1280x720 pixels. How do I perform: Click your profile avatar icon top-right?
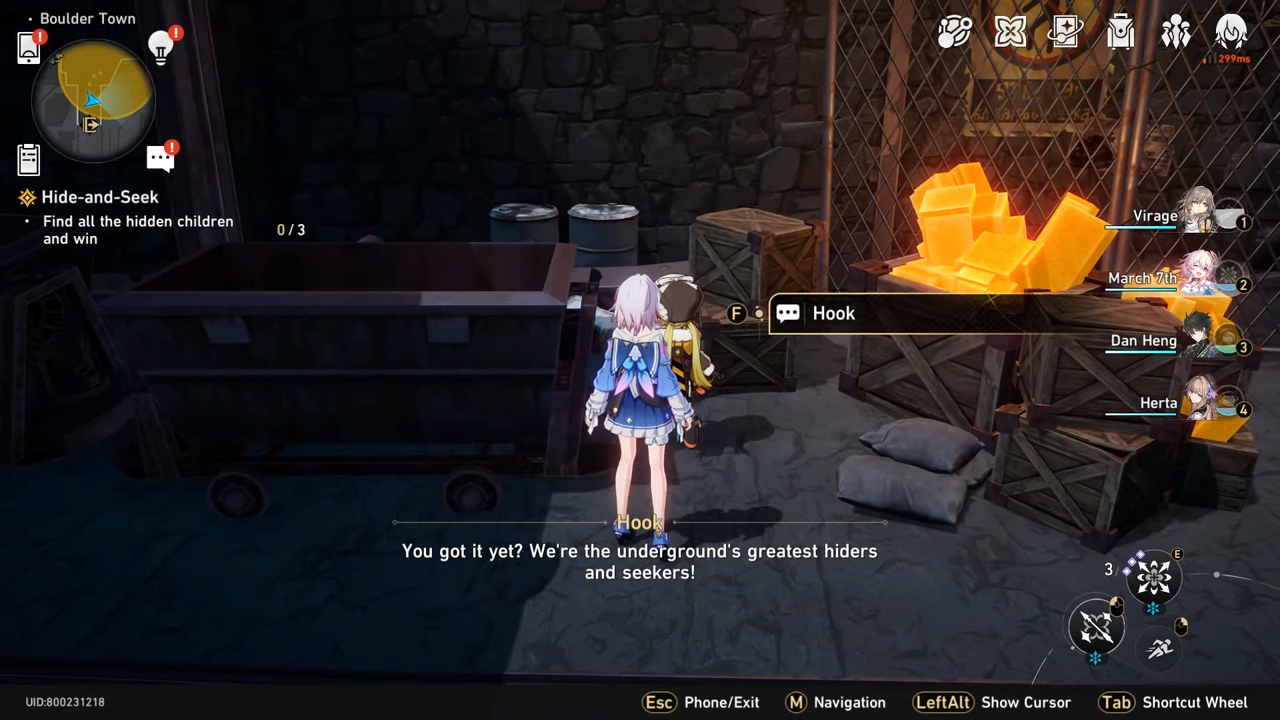[x=1231, y=32]
